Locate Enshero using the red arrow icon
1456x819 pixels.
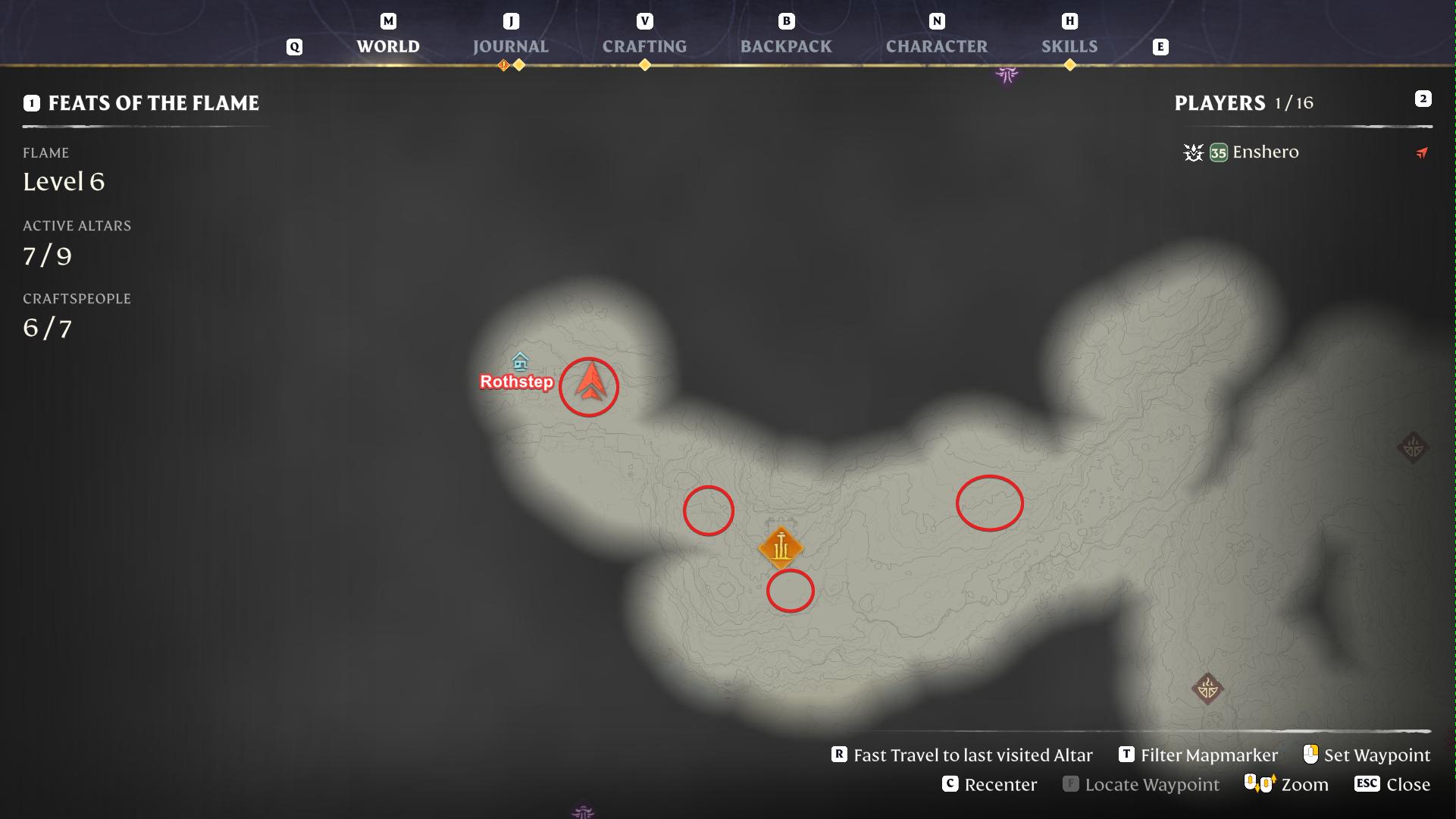point(1422,153)
